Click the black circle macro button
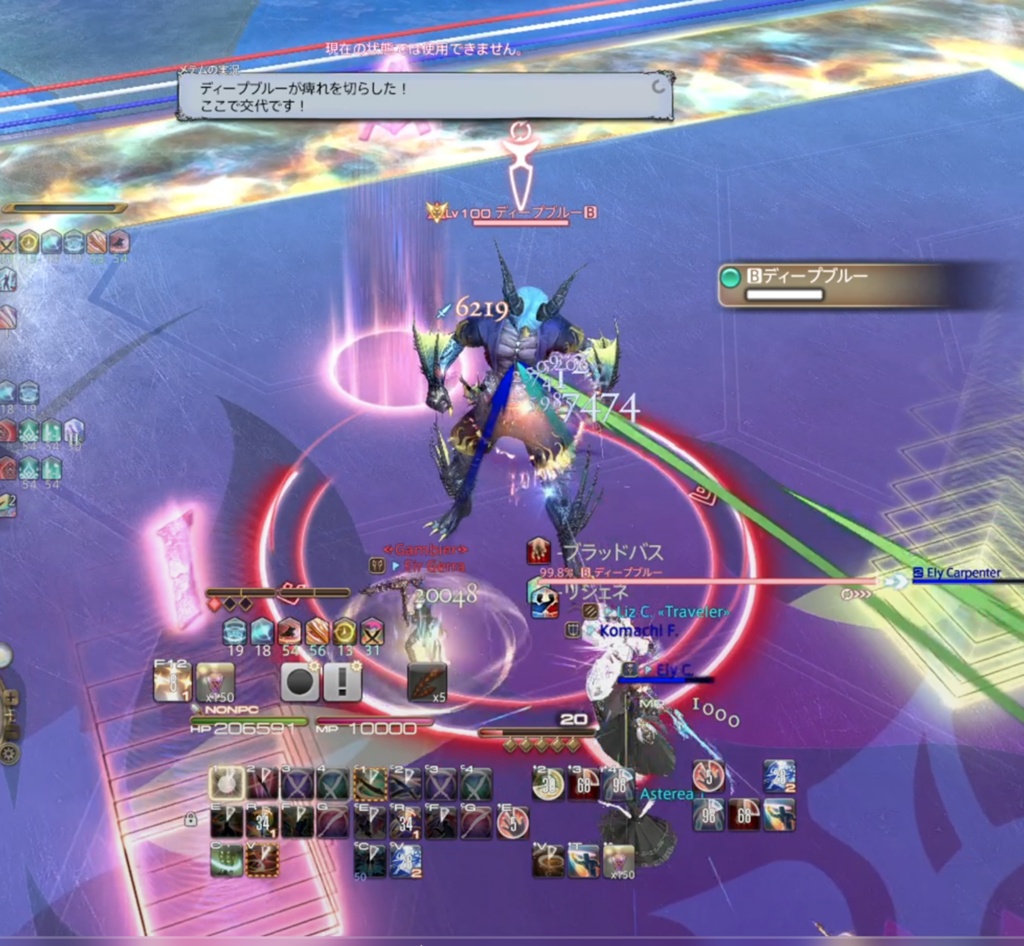Image resolution: width=1024 pixels, height=946 pixels. pos(299,682)
